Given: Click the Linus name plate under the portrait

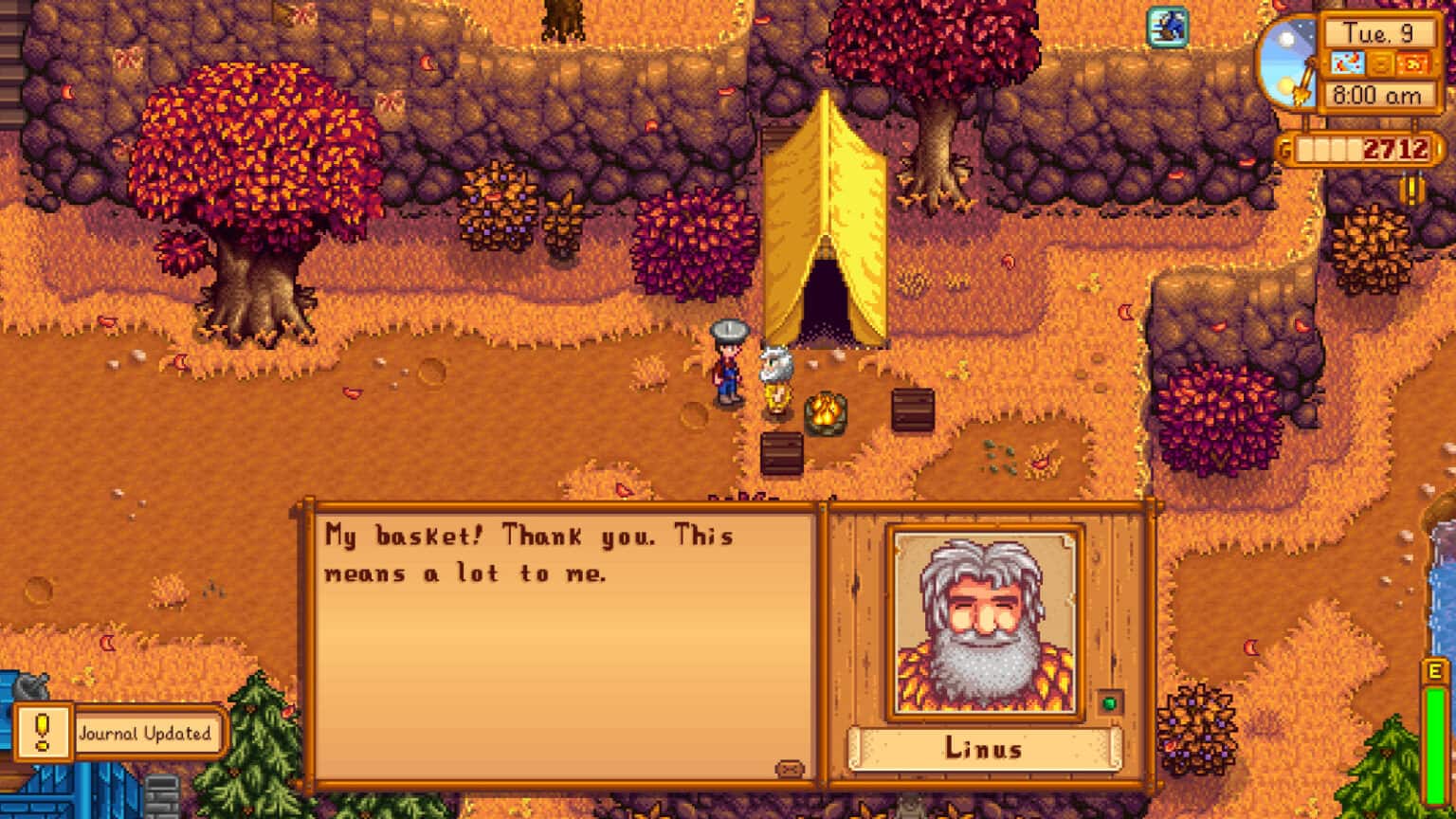Looking at the screenshot, I should (981, 749).
